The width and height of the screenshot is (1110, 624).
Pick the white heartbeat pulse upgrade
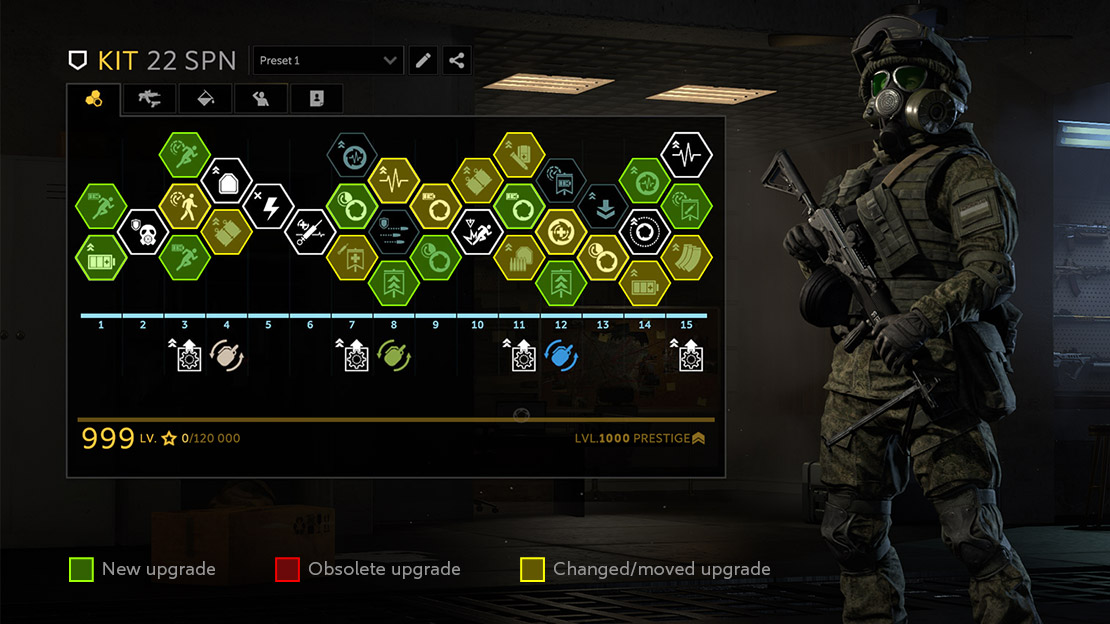tap(687, 155)
